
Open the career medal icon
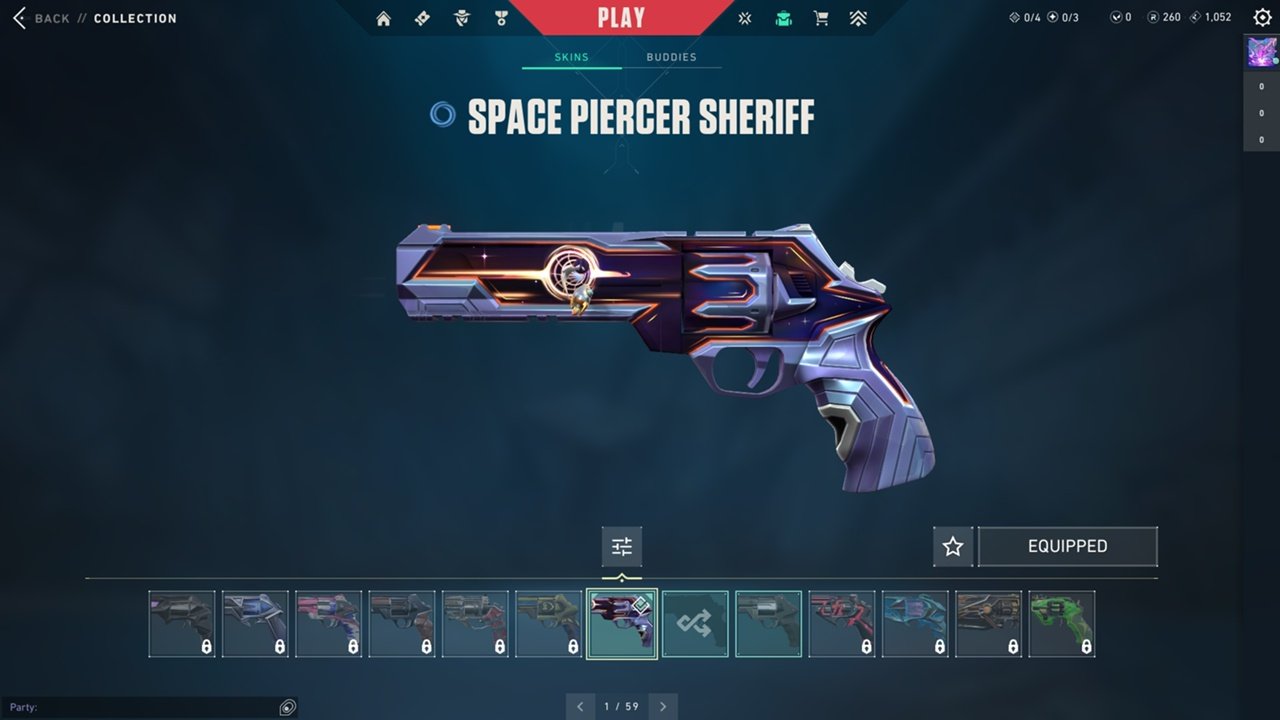[501, 18]
